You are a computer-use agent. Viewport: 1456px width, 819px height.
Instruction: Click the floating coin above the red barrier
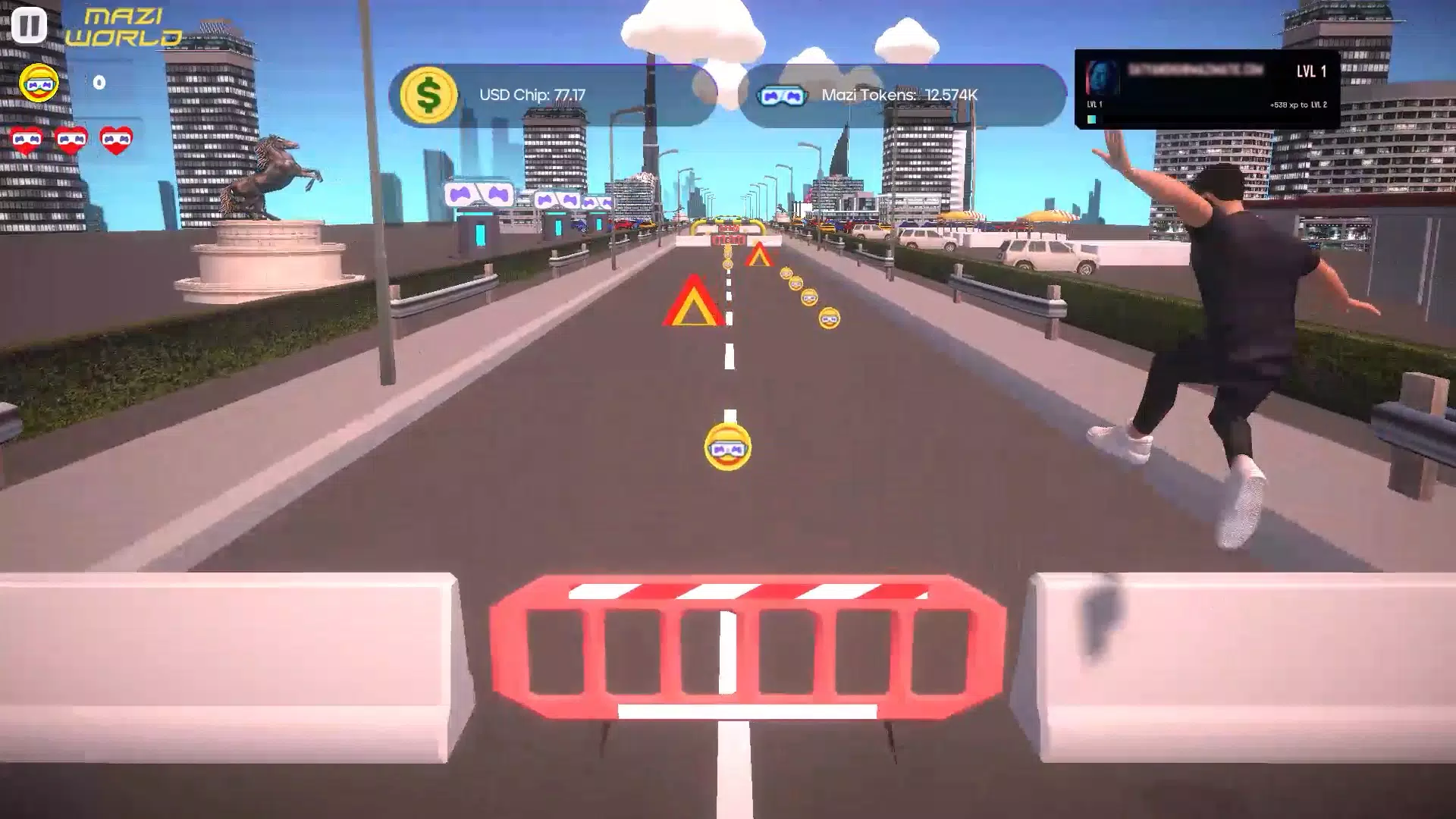pos(726,447)
